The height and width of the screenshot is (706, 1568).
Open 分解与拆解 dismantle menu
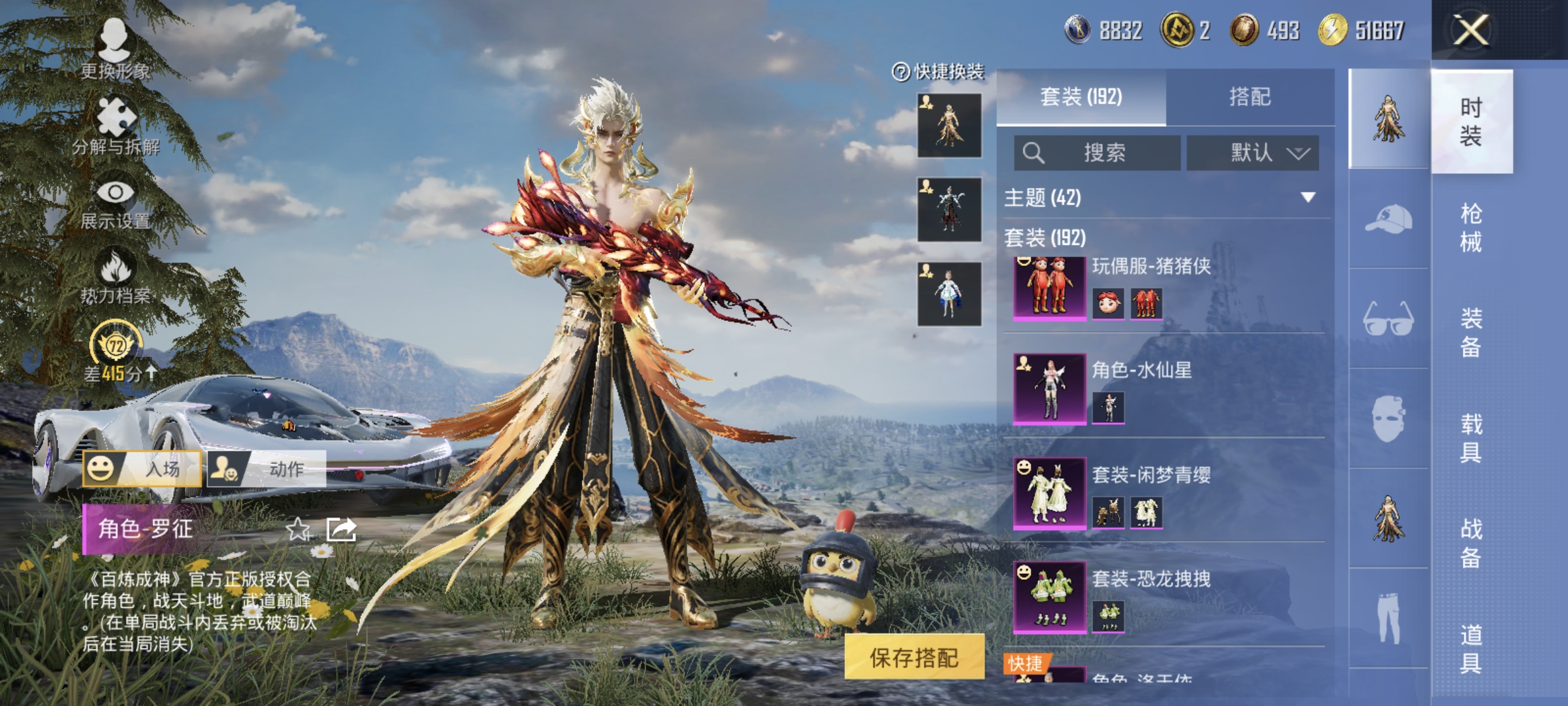116,126
